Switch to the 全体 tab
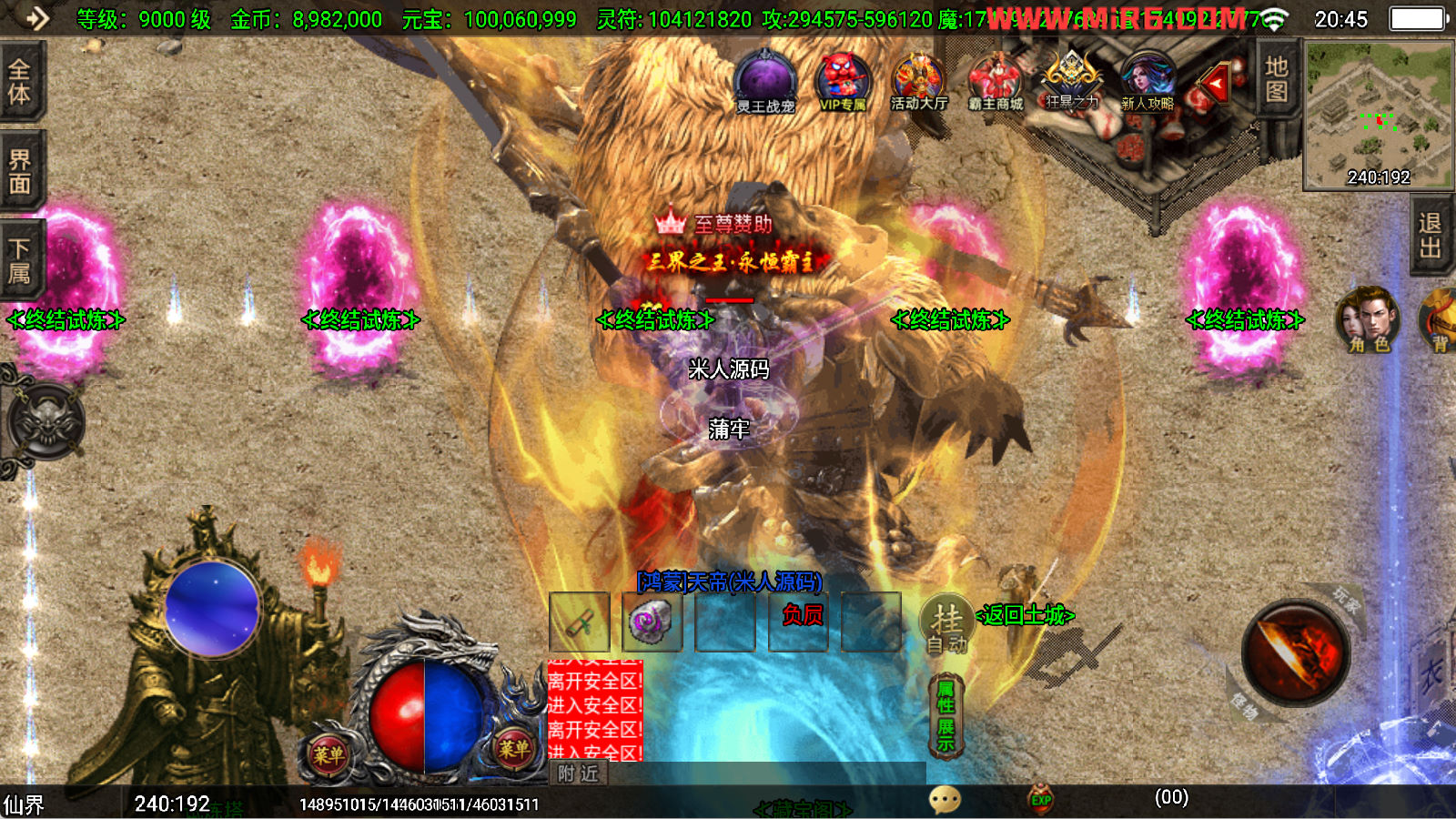Viewport: 1456px width, 819px height. coord(20,81)
